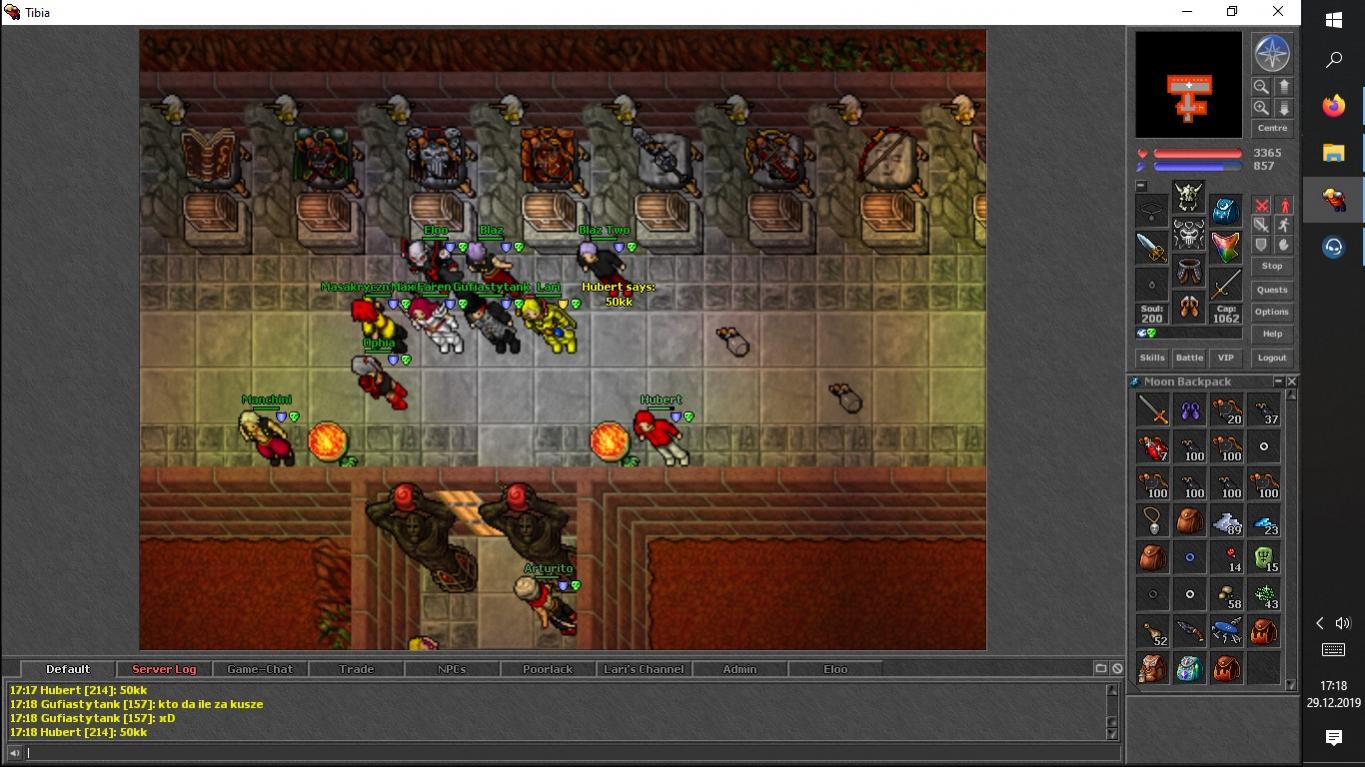Viewport: 1365px width, 767px height.
Task: Select the Lari's Channel tab
Action: (644, 669)
